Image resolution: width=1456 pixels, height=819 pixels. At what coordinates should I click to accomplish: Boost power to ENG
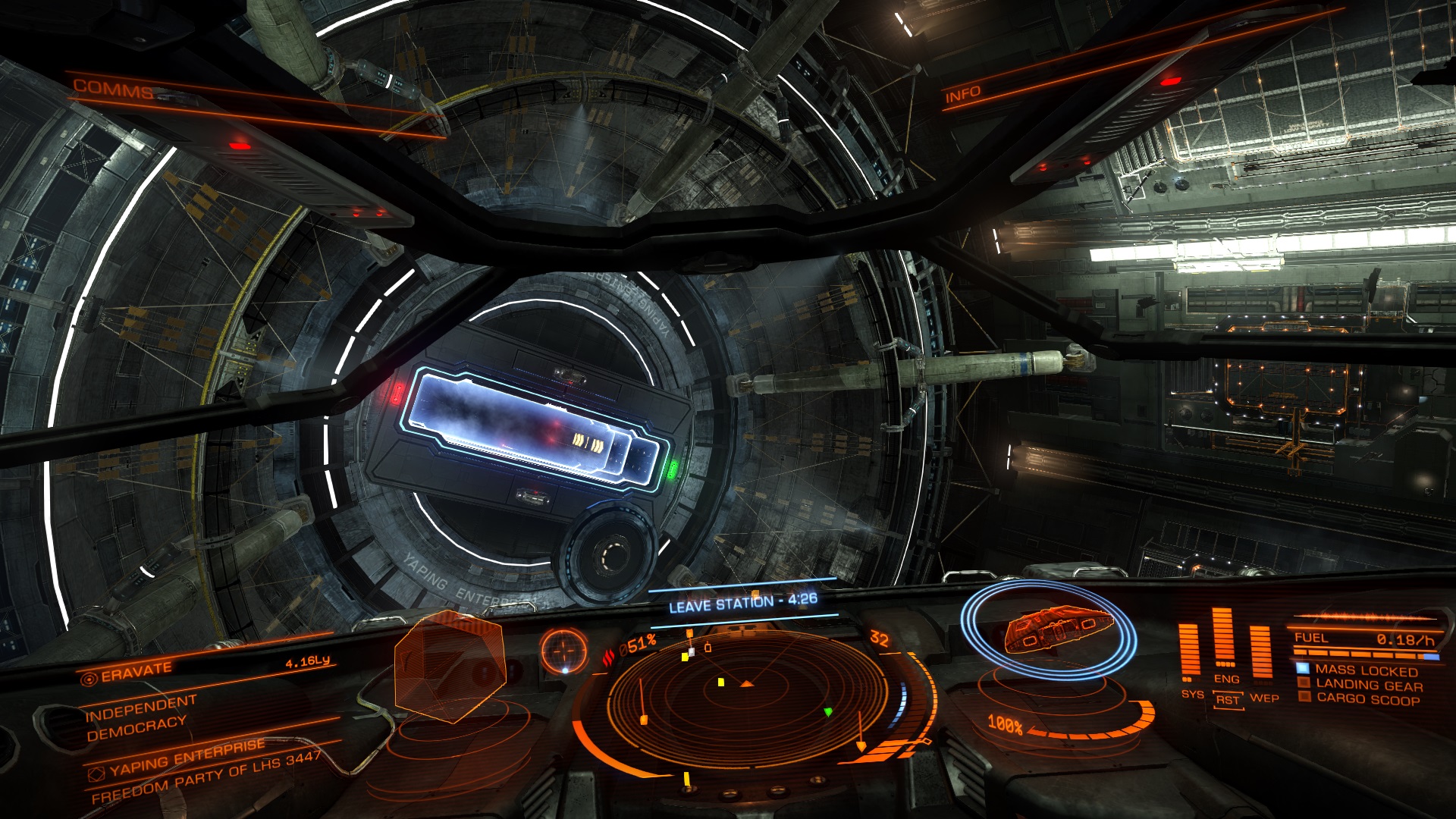point(1226,679)
